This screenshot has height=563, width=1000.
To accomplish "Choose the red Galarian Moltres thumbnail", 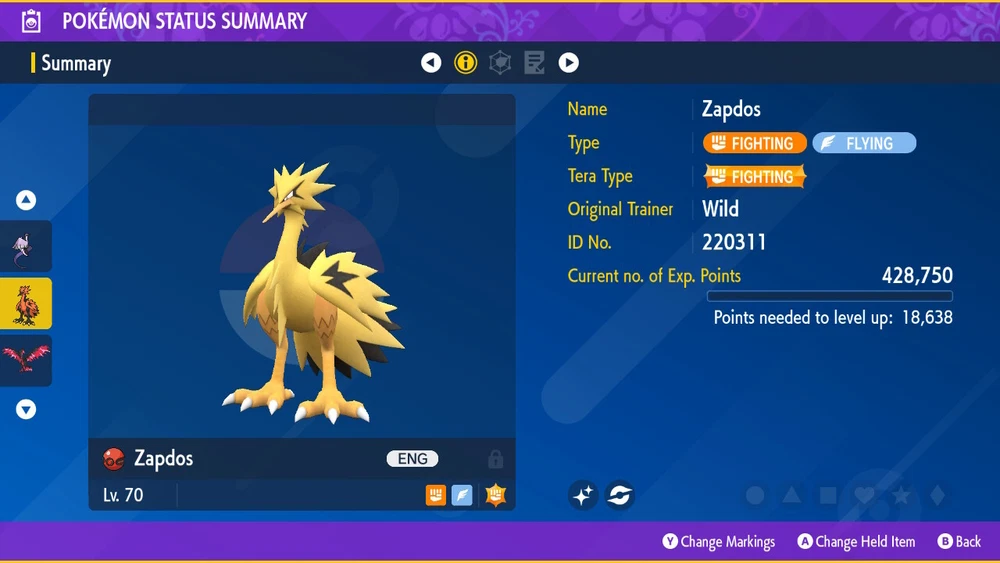I will click(x=25, y=360).
